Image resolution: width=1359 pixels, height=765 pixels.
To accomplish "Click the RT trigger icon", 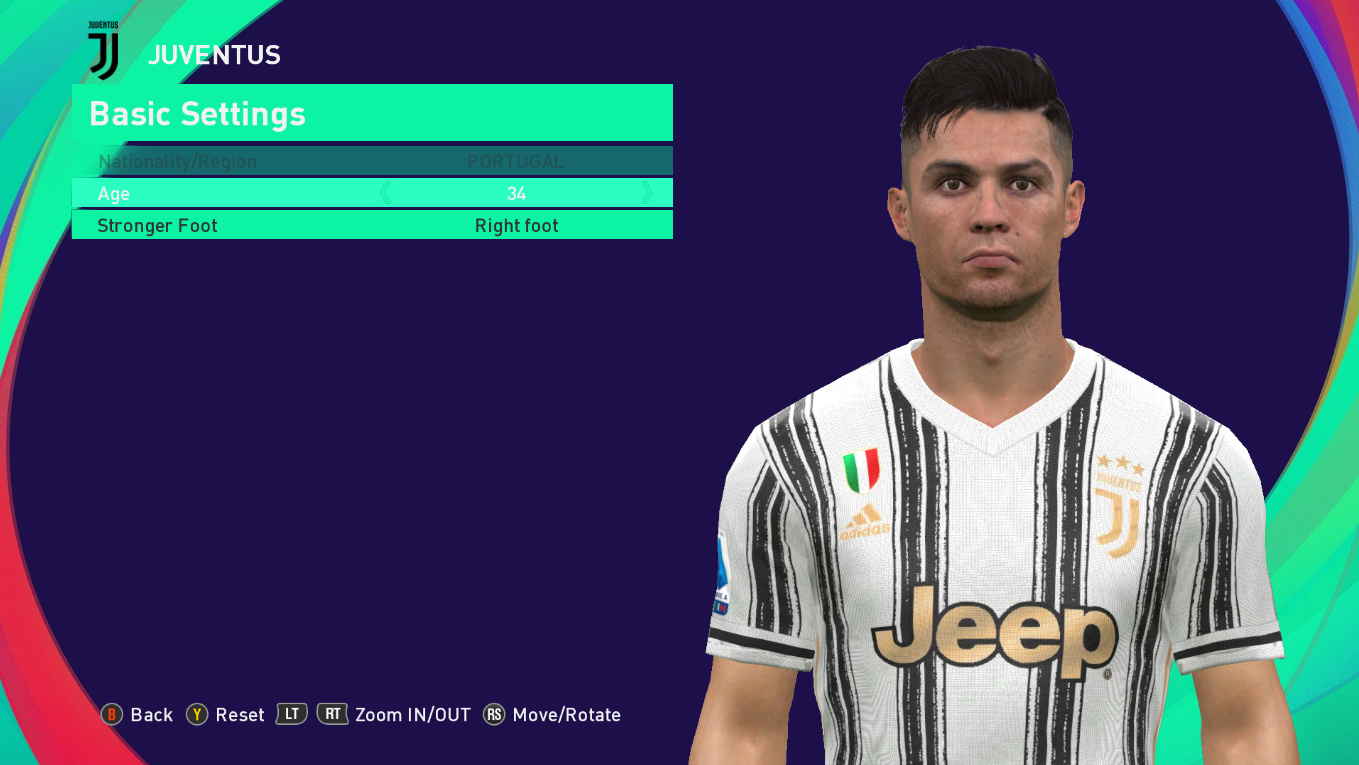I will pos(333,715).
